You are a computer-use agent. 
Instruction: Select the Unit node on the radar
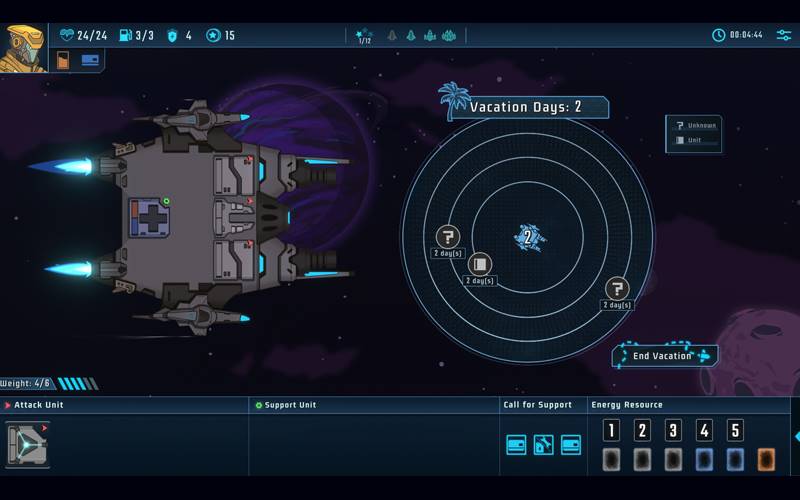(480, 264)
